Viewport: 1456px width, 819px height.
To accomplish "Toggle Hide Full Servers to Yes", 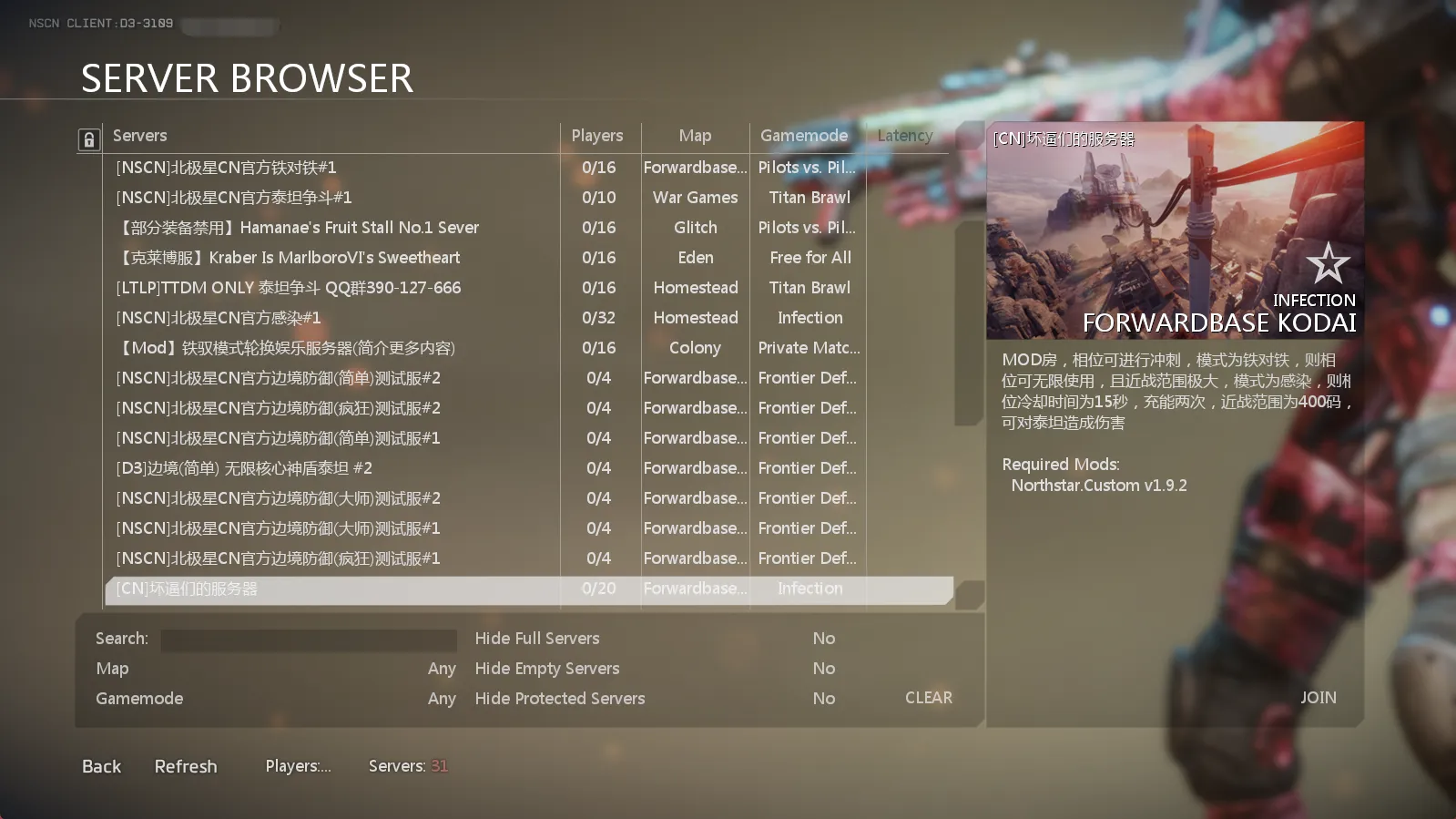I will [823, 638].
